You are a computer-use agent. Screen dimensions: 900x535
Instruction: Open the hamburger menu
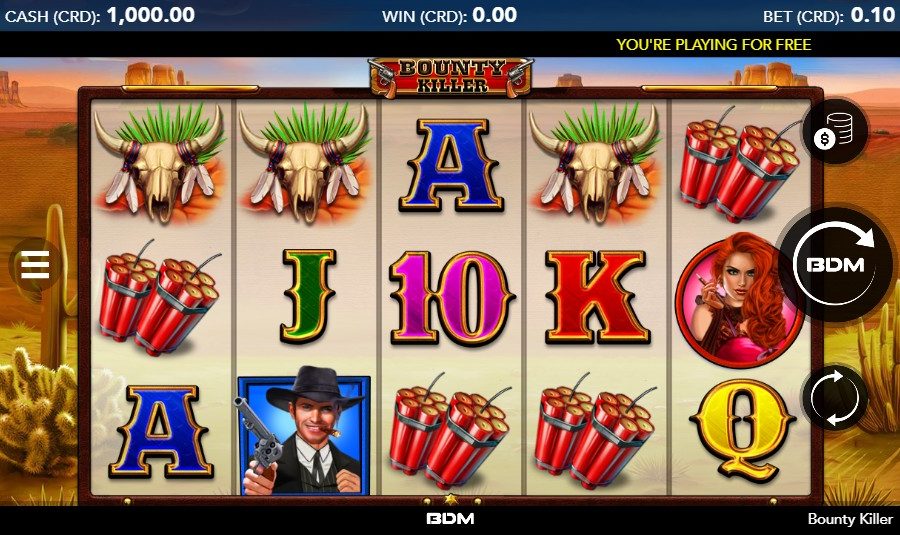(34, 265)
